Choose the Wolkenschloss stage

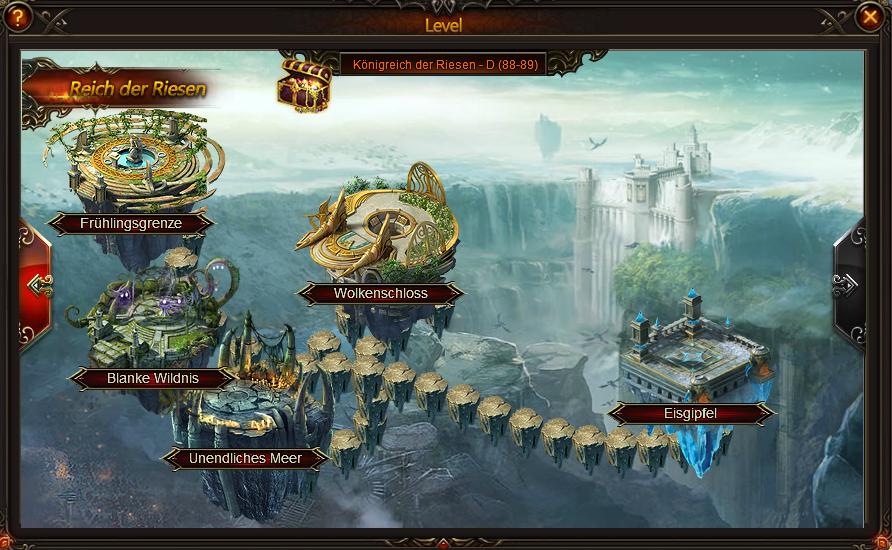[380, 293]
